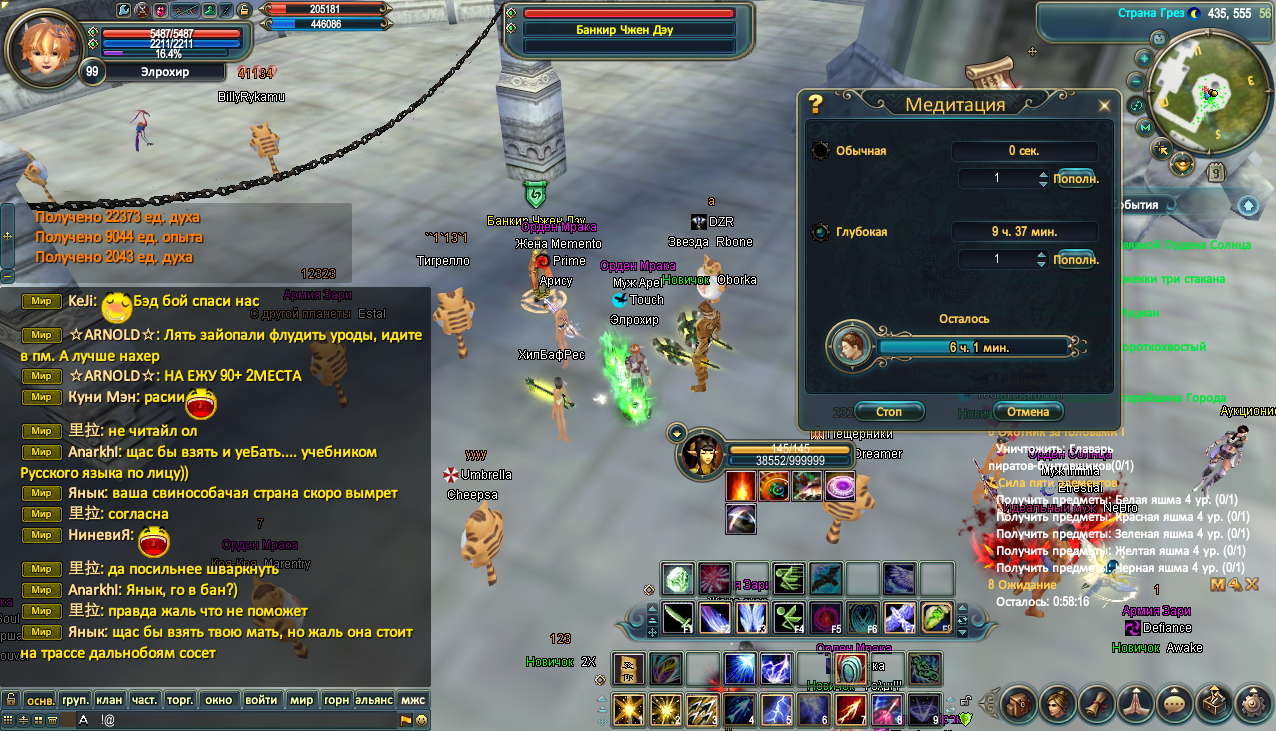Click the Стоп button
This screenshot has width=1276, height=731.
(x=888, y=412)
